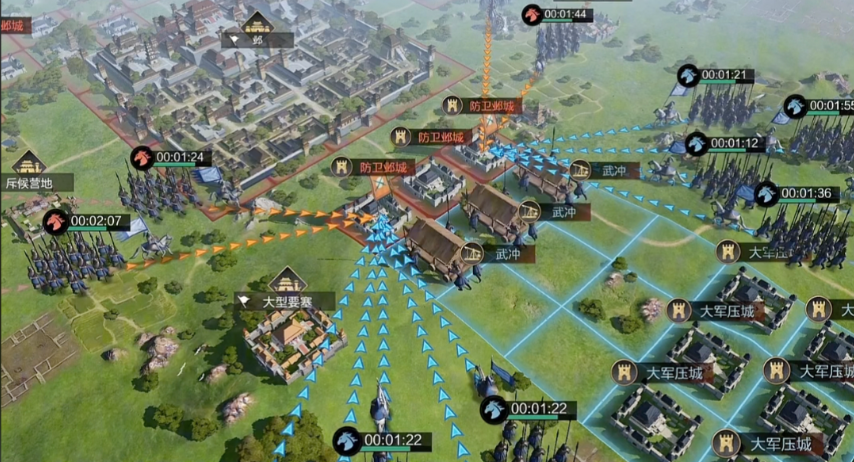Viewport: 854px width, 462px height.
Task: Select the red army marker timed 00:01:44
Action: point(533,14)
